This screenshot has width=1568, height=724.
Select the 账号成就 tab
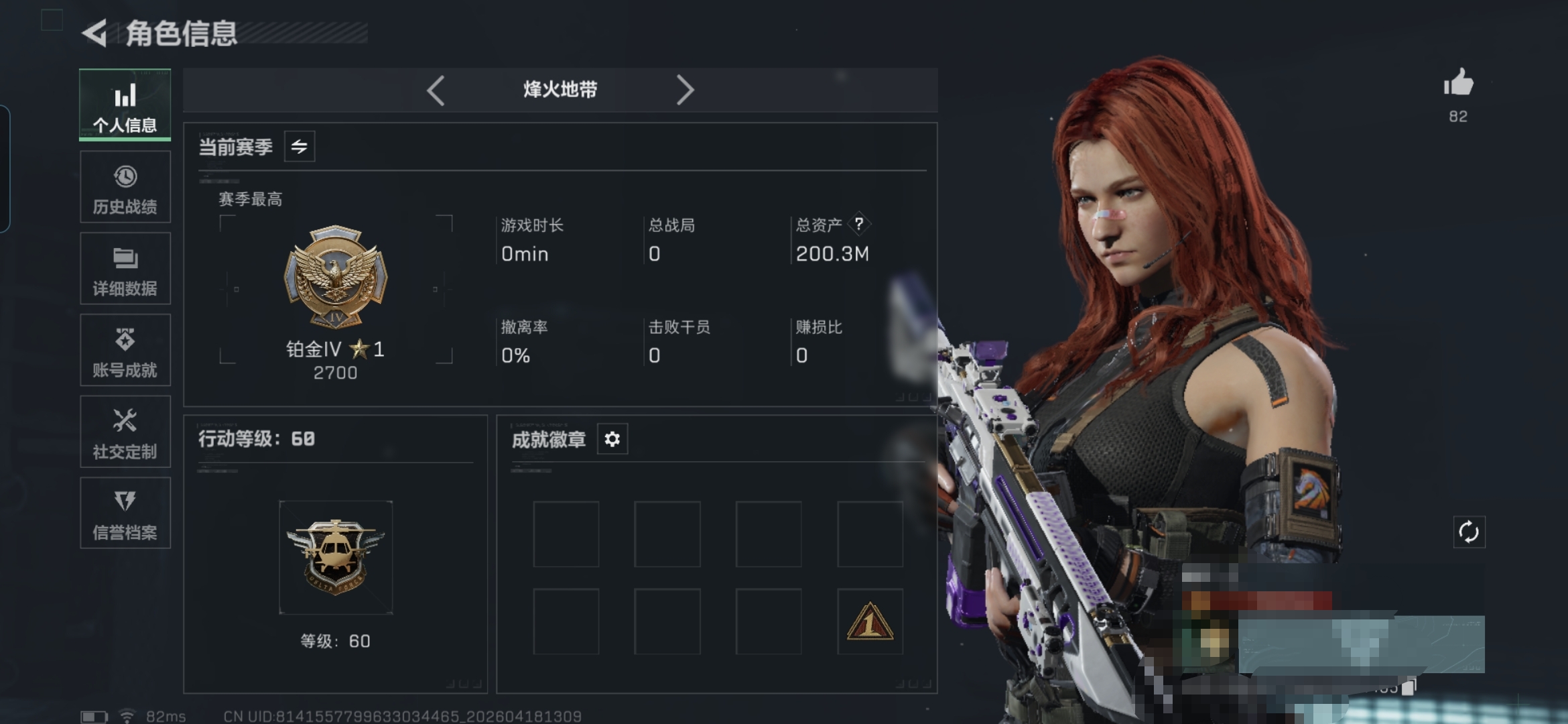point(125,350)
